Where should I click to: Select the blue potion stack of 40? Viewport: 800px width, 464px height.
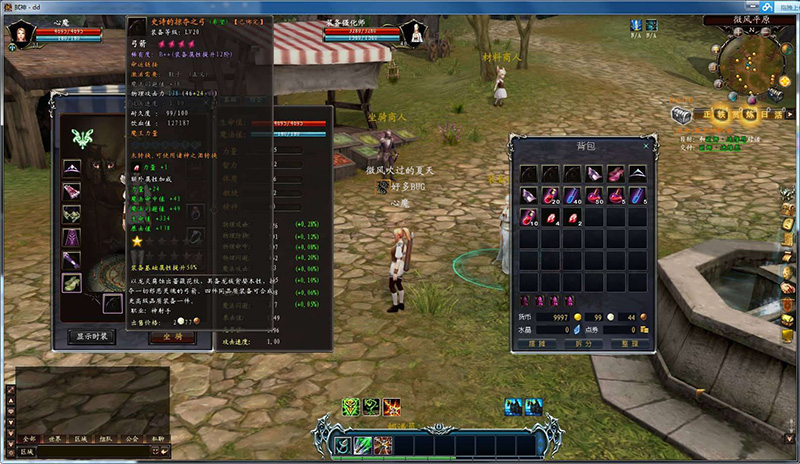(571, 195)
